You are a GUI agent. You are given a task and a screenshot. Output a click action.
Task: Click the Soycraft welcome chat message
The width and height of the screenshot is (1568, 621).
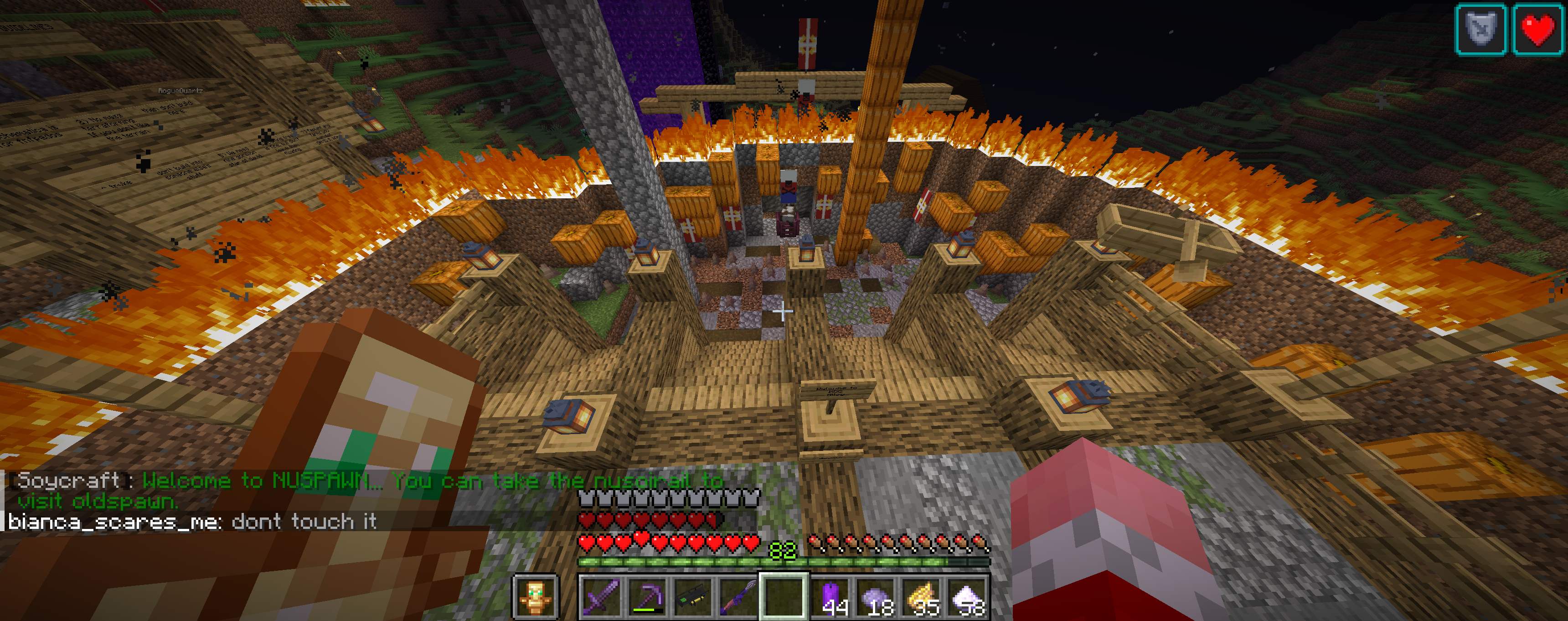click(365, 490)
